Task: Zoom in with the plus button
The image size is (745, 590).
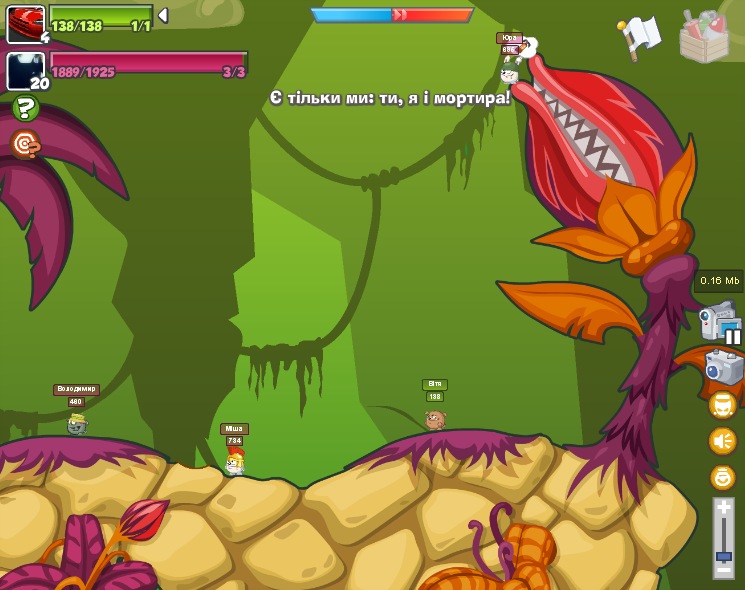Action: [x=723, y=508]
